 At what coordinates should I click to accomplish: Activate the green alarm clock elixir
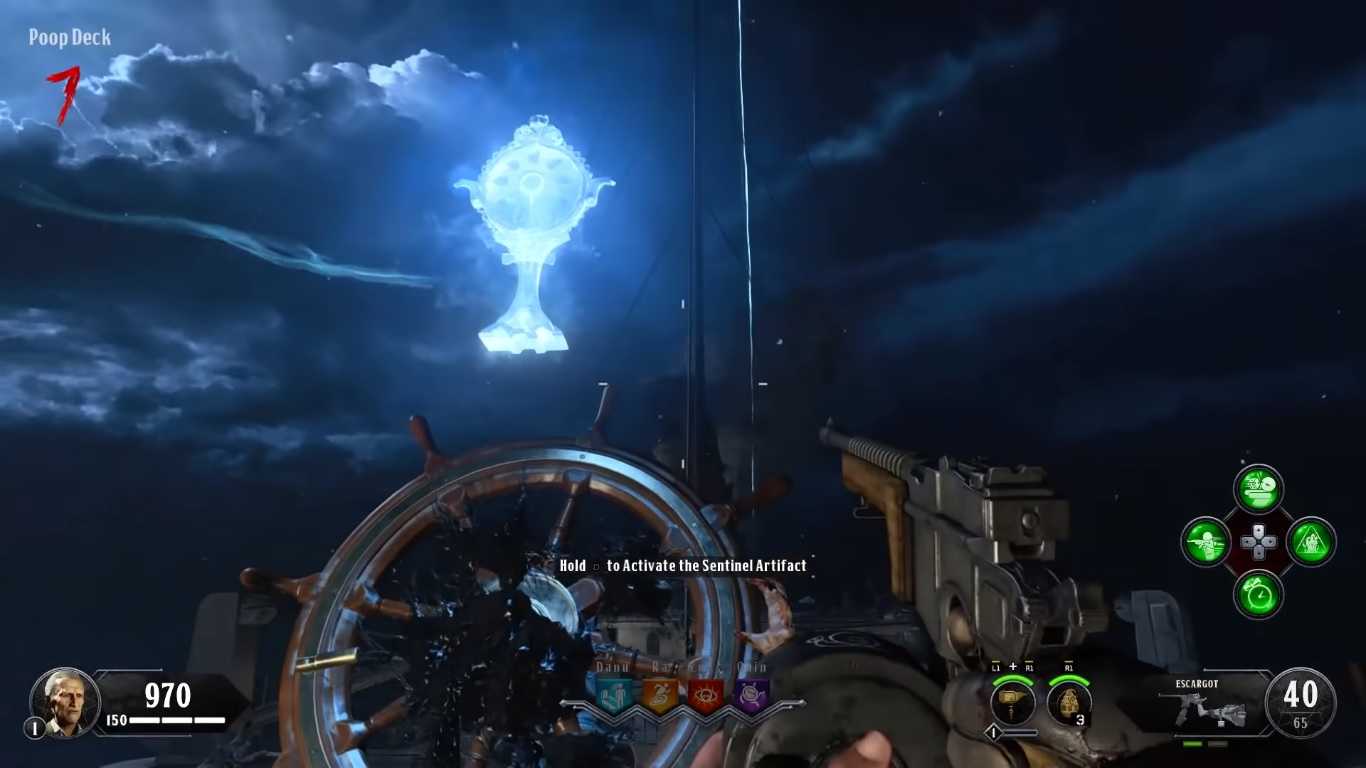(x=1258, y=595)
